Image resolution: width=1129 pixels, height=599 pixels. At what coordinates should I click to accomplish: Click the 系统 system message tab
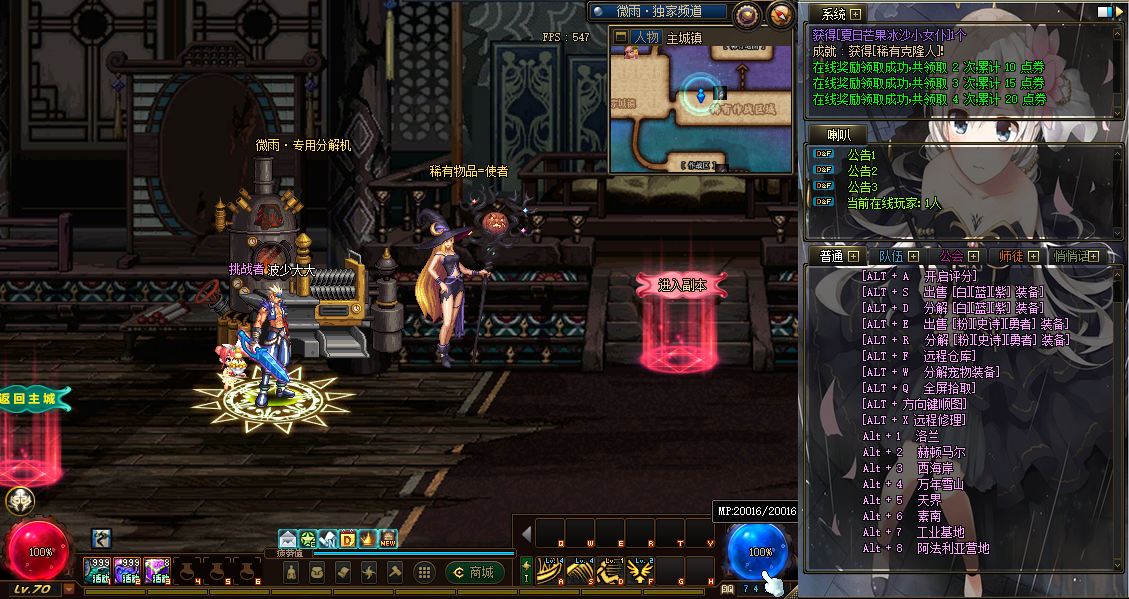(x=834, y=14)
